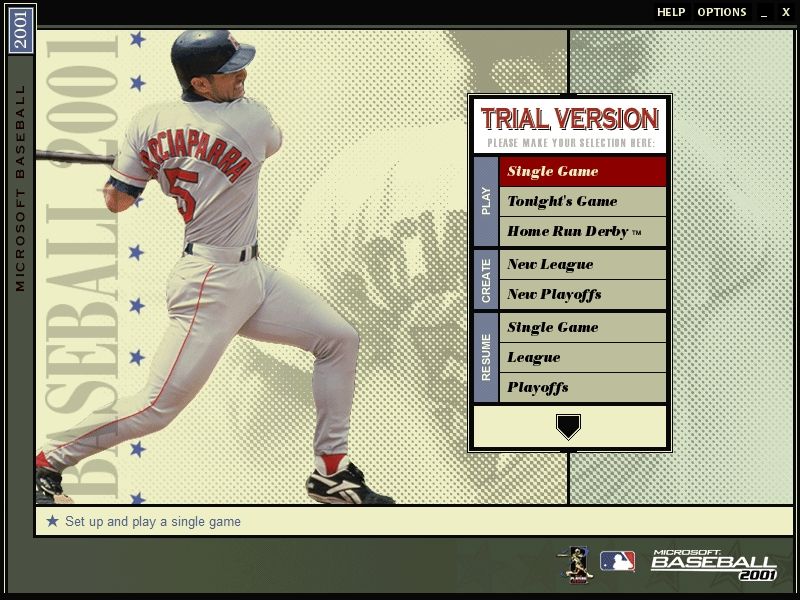Choose Tonight's Game
This screenshot has height=600, width=800.
click(x=582, y=201)
